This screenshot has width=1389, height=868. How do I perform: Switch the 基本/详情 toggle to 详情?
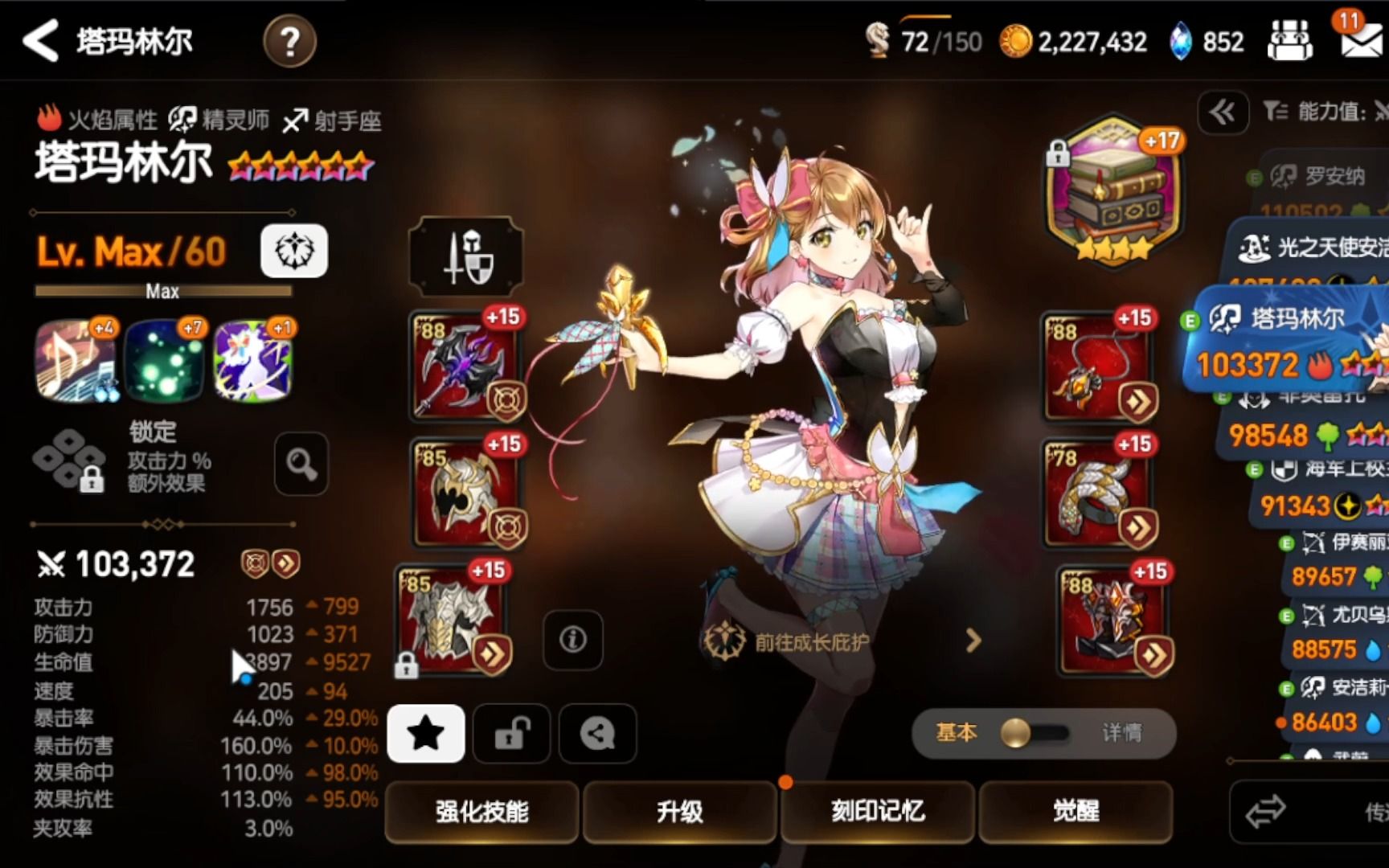[x=1120, y=732]
